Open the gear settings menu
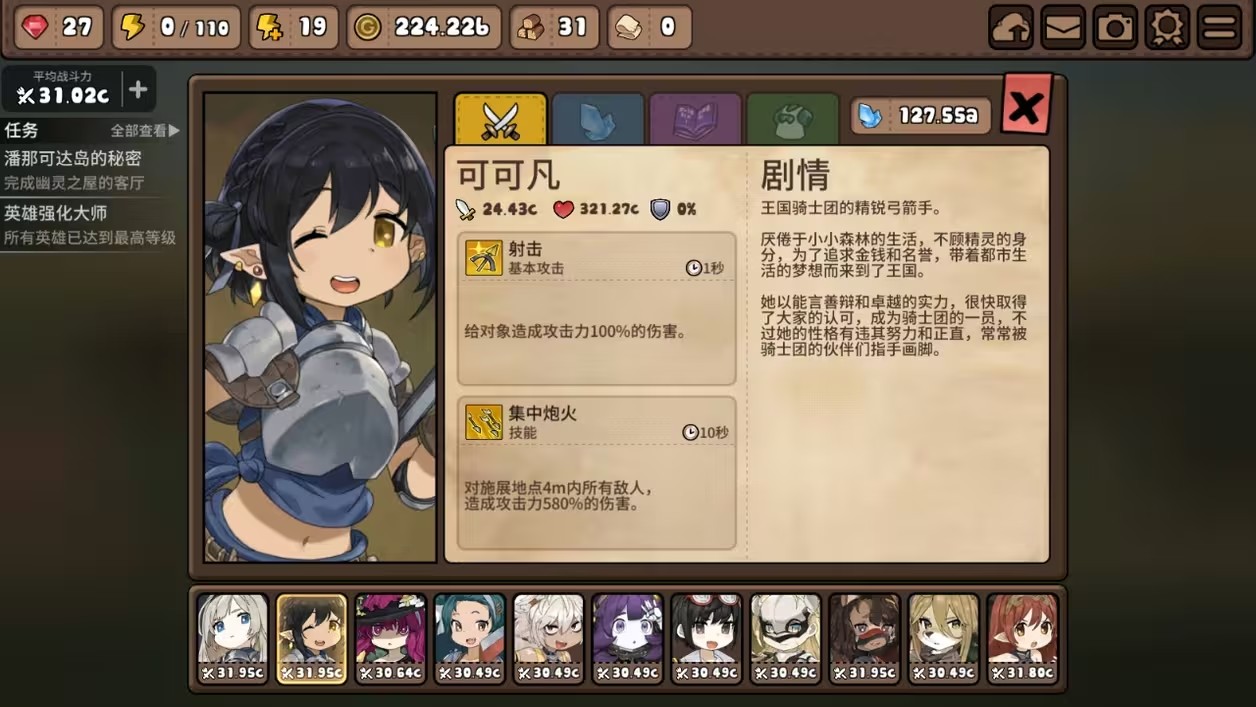Viewport: 1256px width, 707px height. click(1167, 28)
